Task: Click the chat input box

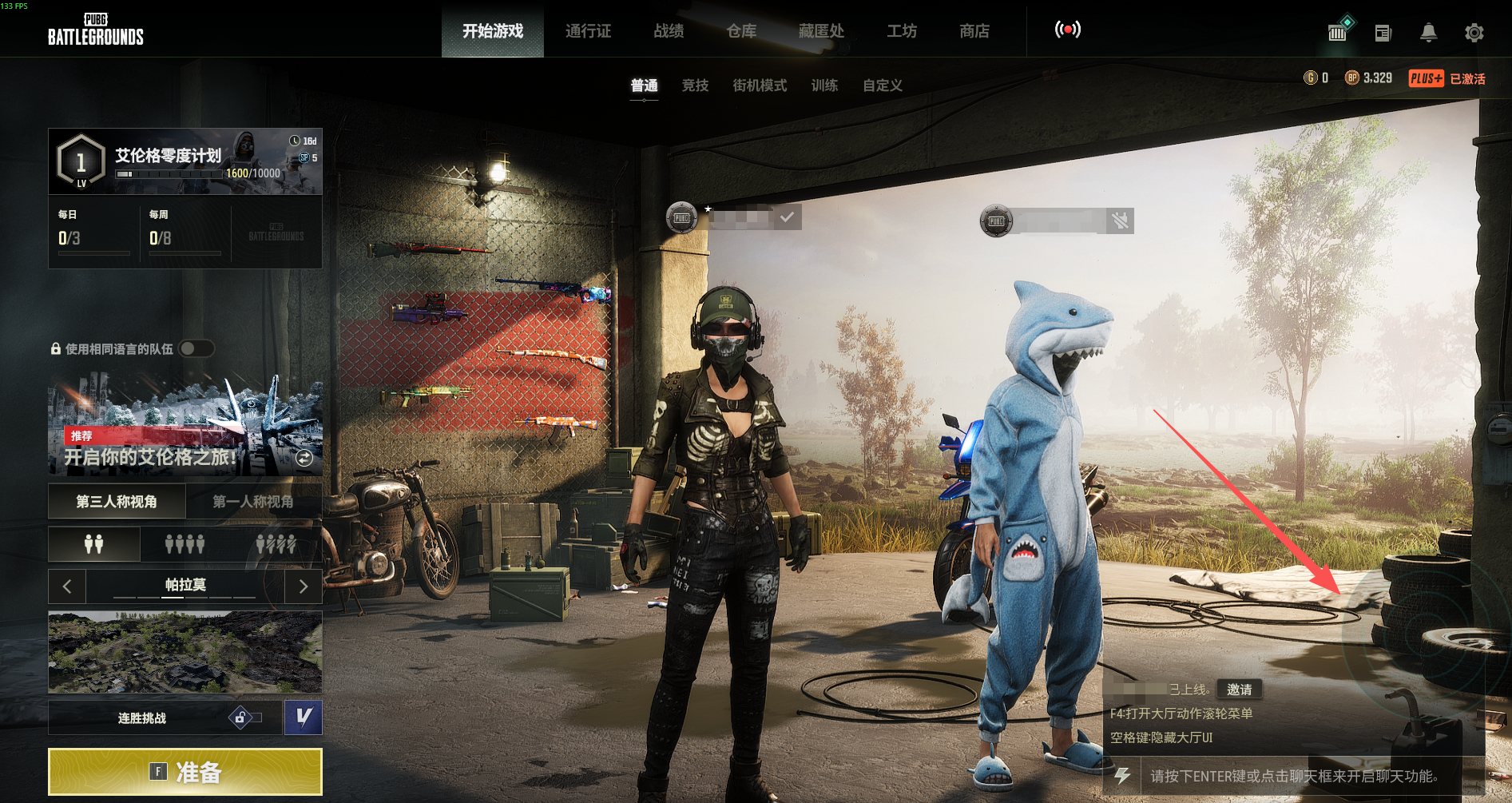Action: coord(1294,776)
